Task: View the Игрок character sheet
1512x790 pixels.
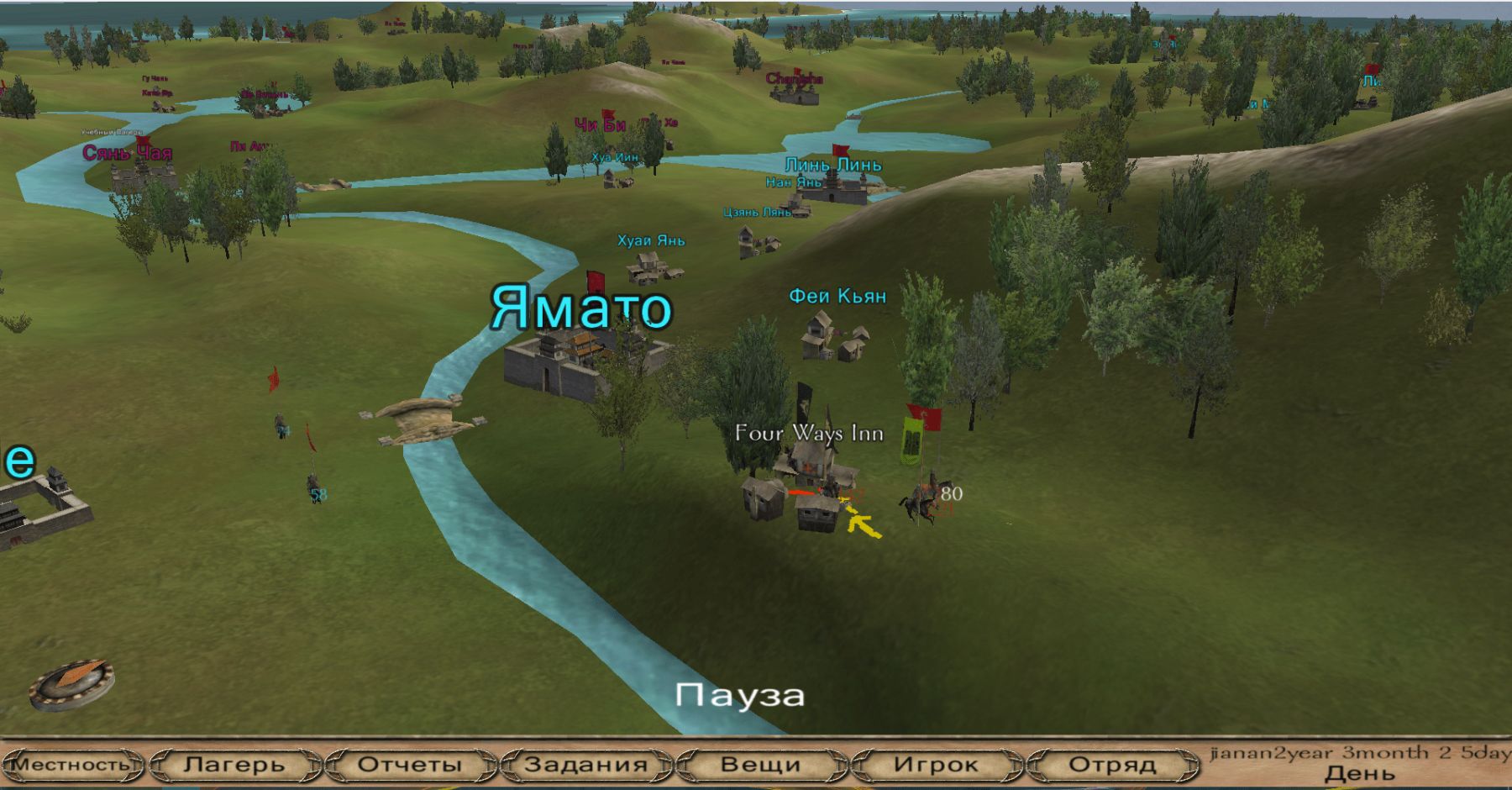Action: tap(936, 765)
